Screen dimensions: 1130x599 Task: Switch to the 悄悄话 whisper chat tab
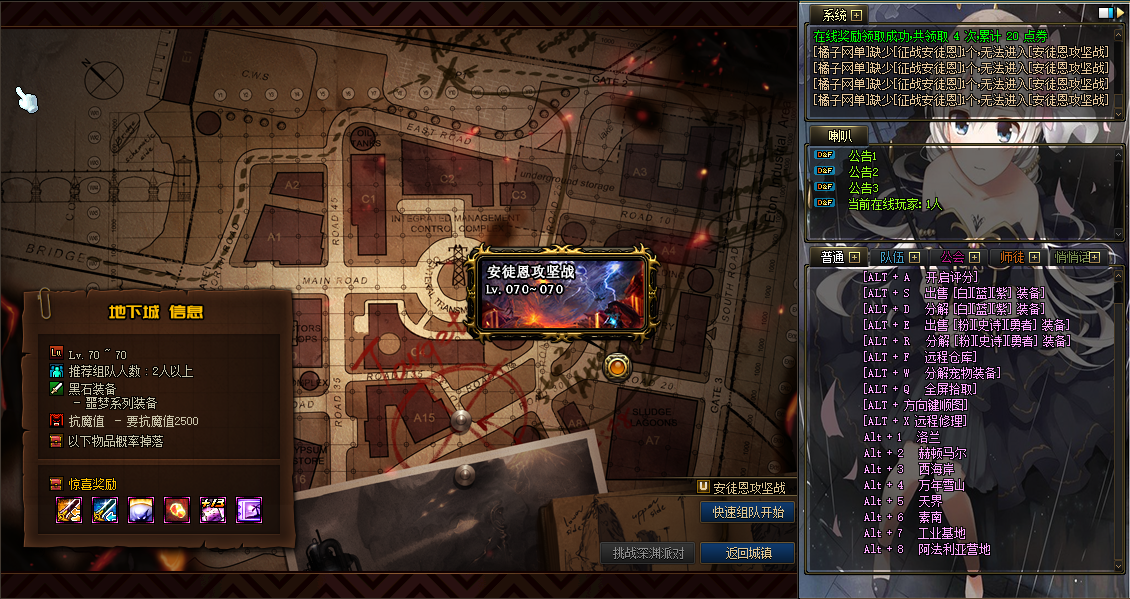point(1071,257)
